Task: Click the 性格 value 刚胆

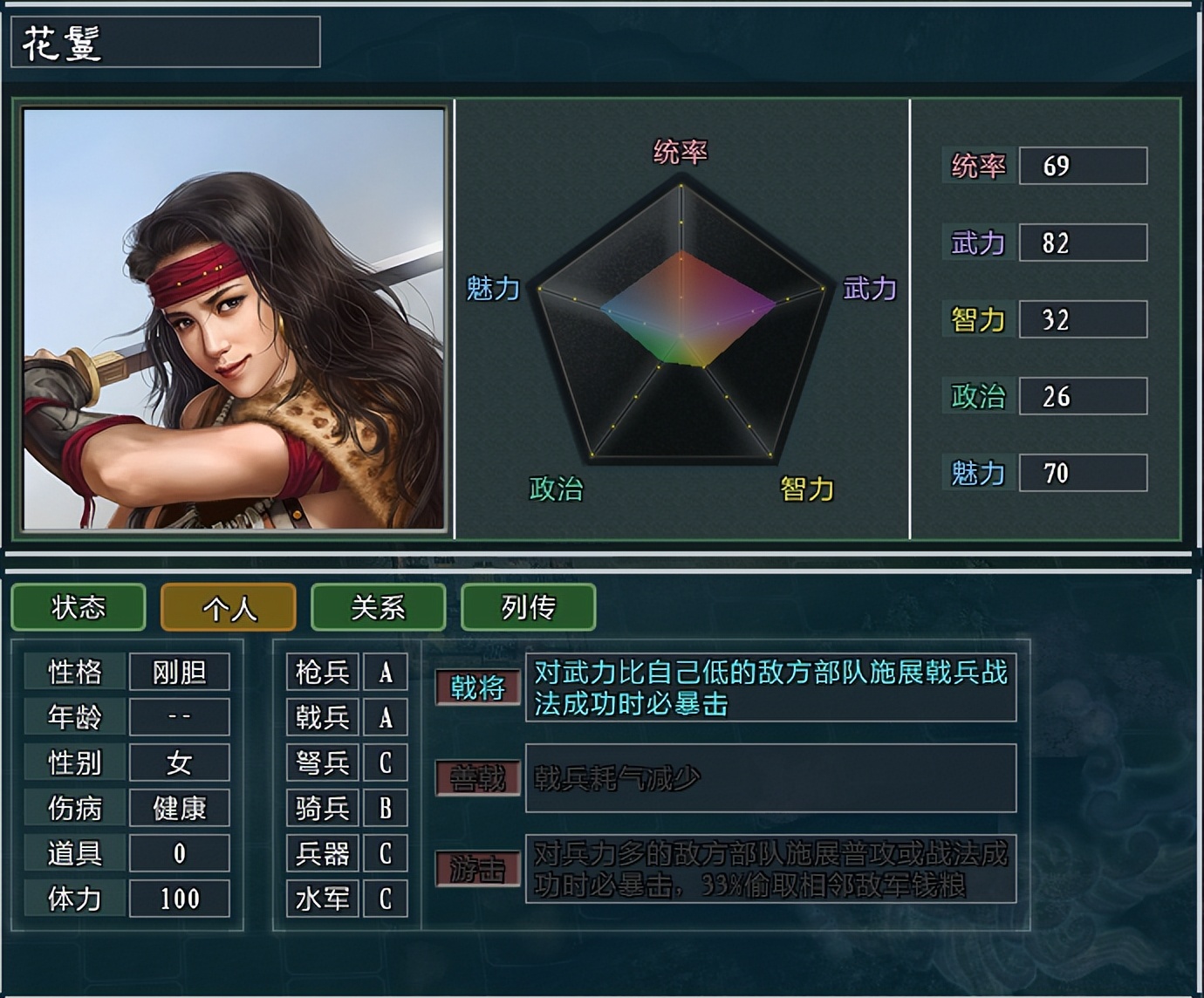Action: [180, 673]
